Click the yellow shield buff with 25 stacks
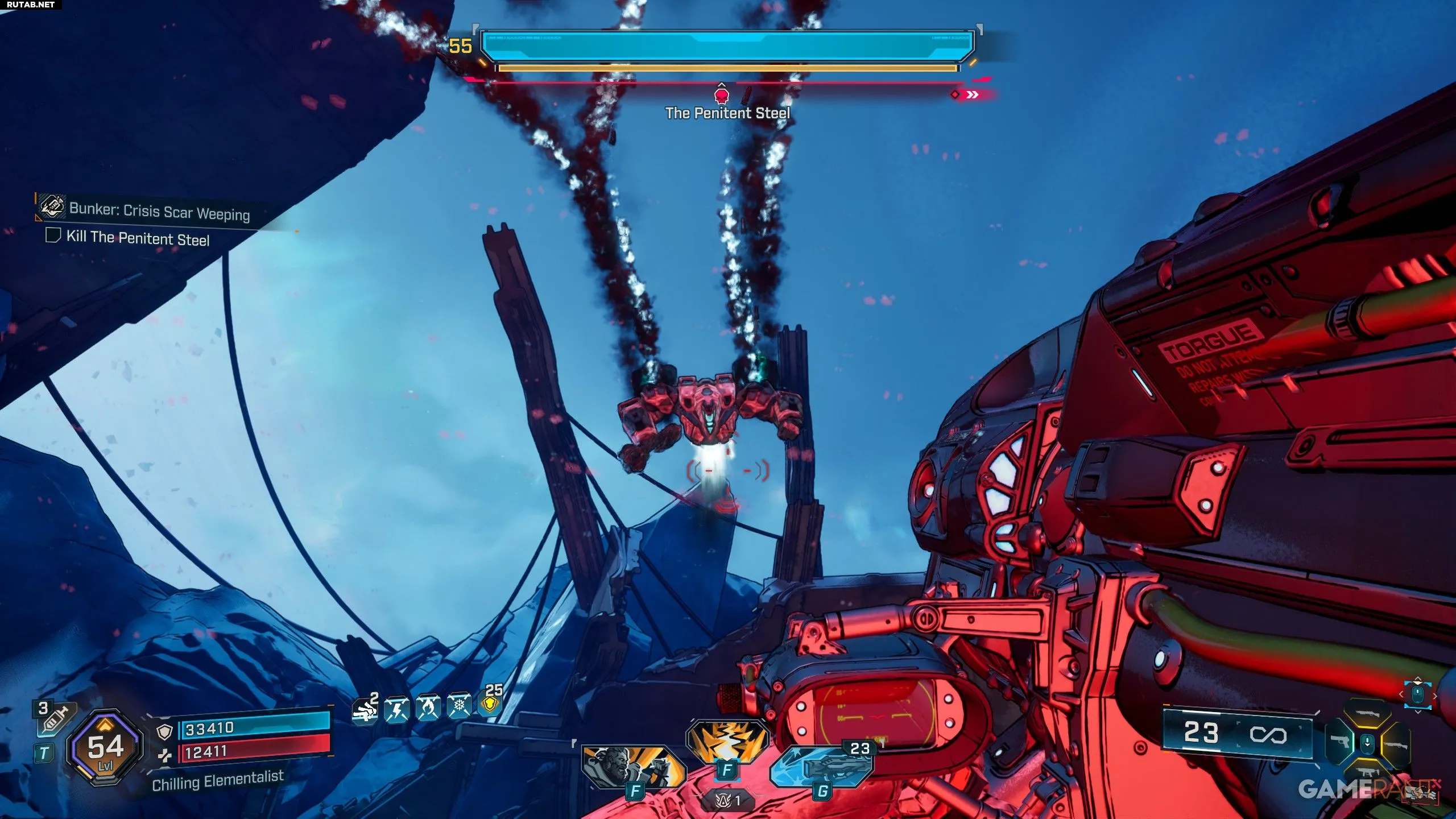The image size is (1456, 819). pos(490,704)
